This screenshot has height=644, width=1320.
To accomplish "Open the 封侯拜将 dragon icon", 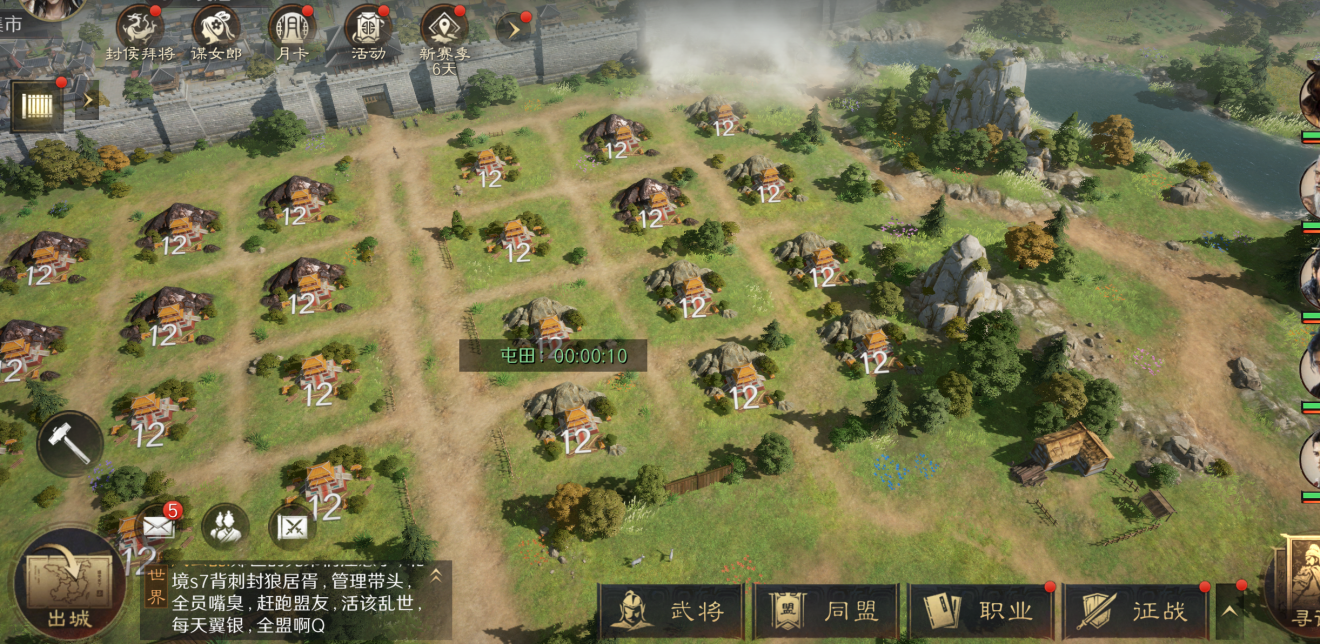I will coord(140,27).
